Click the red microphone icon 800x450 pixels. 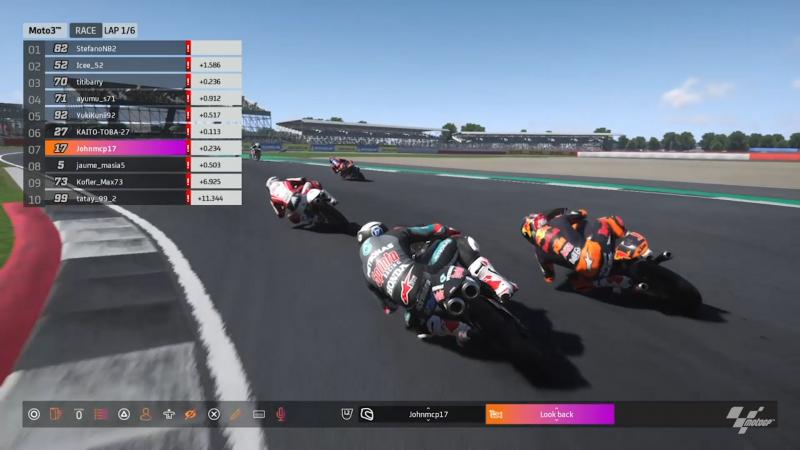pyautogui.click(x=281, y=414)
